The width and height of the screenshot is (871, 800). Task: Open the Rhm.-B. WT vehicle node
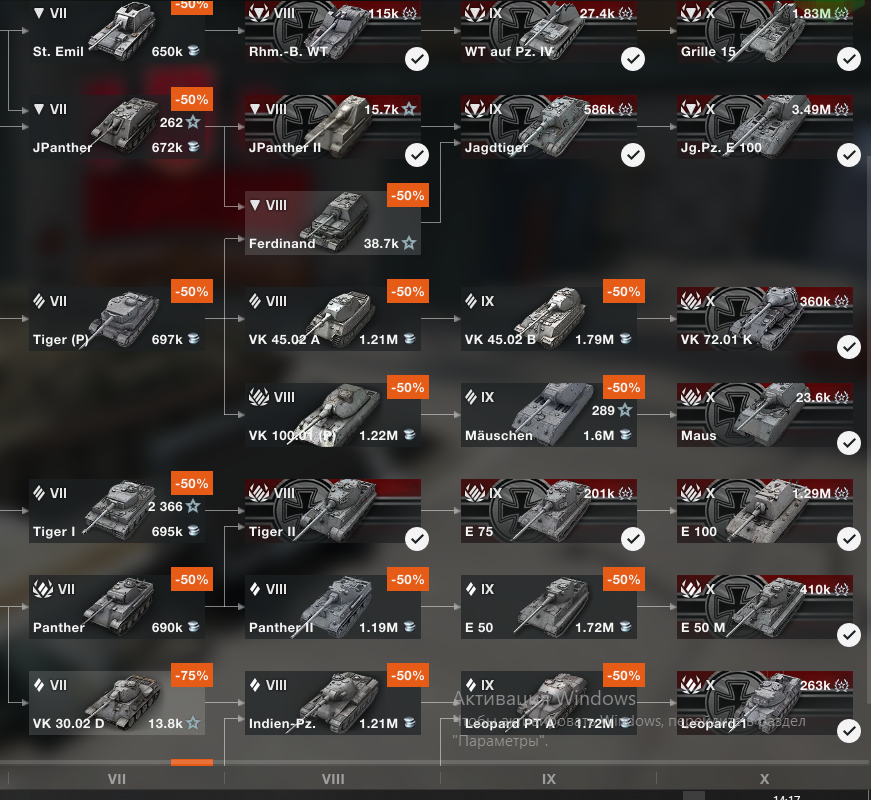(332, 32)
